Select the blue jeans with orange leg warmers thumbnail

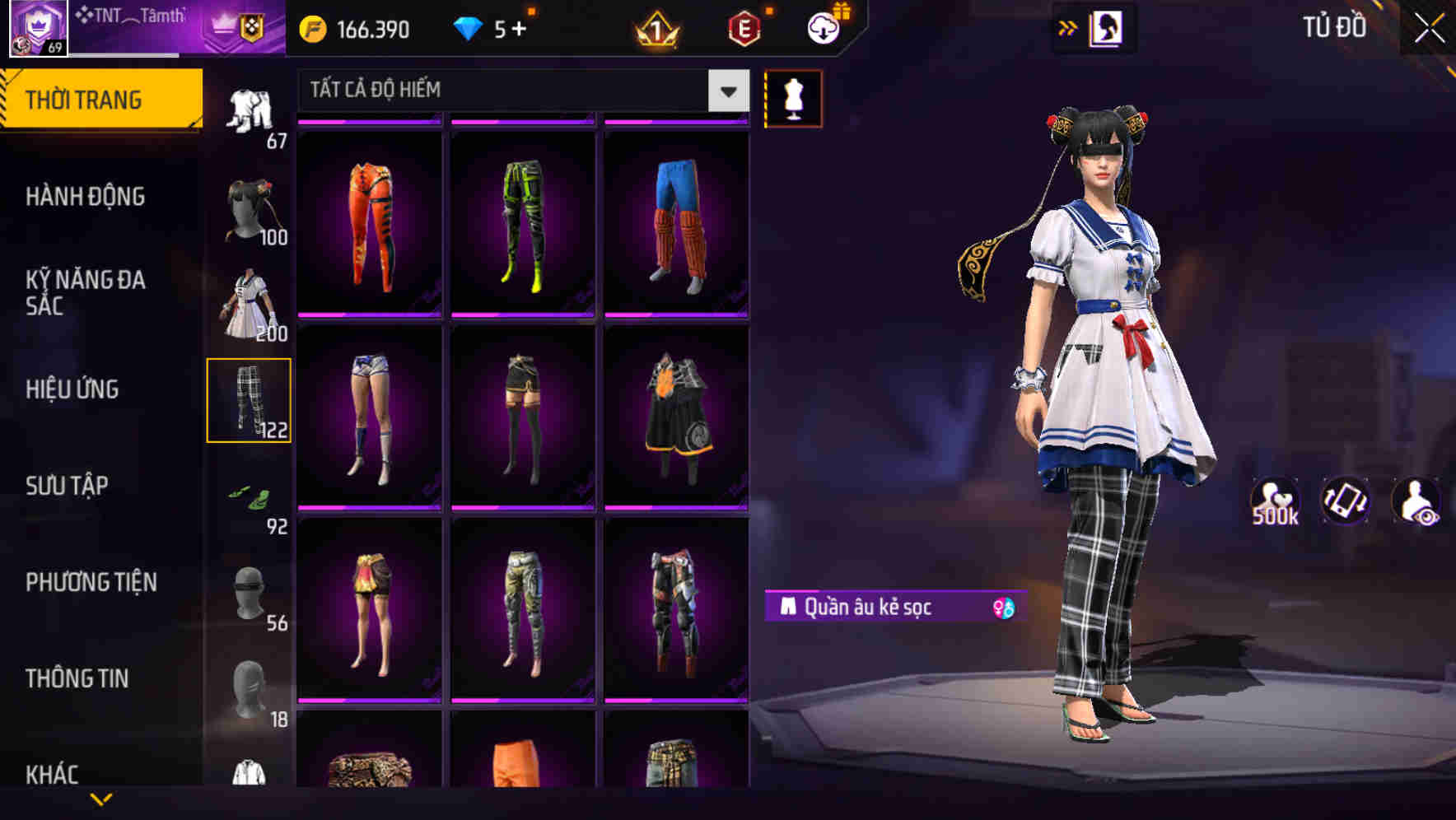(677, 222)
